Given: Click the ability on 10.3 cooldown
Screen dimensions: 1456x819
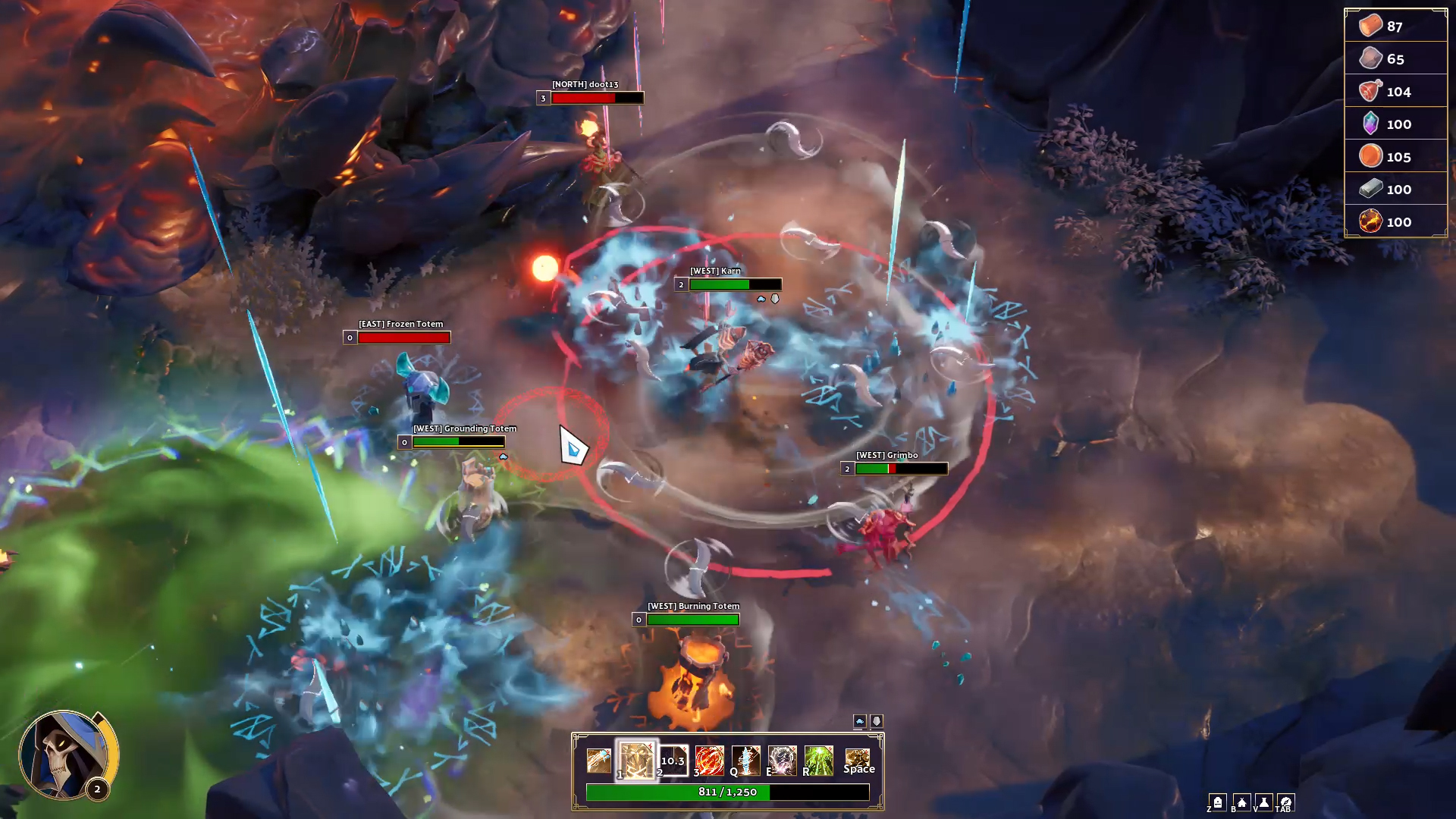Looking at the screenshot, I should click(673, 761).
